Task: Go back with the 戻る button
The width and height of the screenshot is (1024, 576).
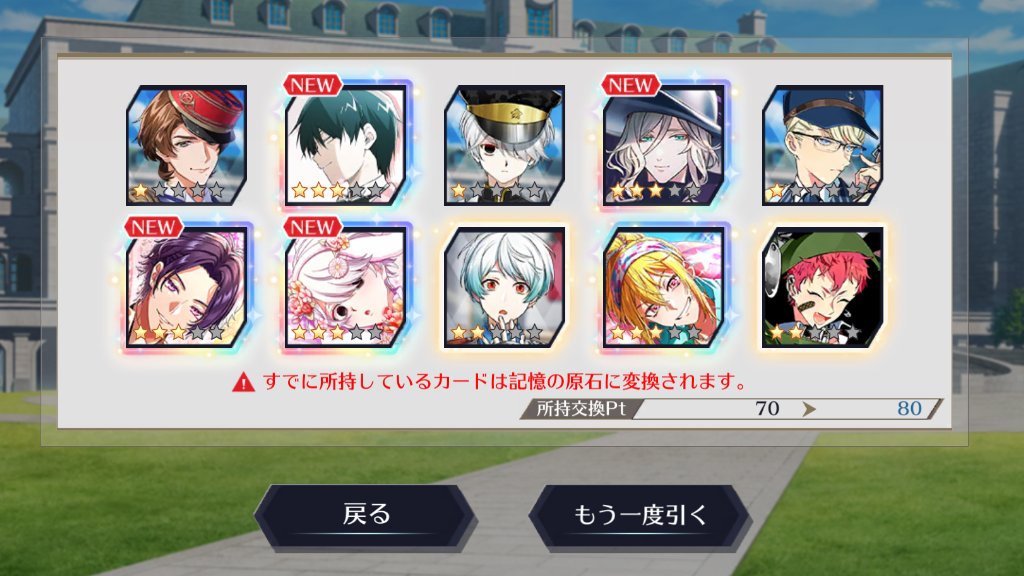Action: click(366, 516)
